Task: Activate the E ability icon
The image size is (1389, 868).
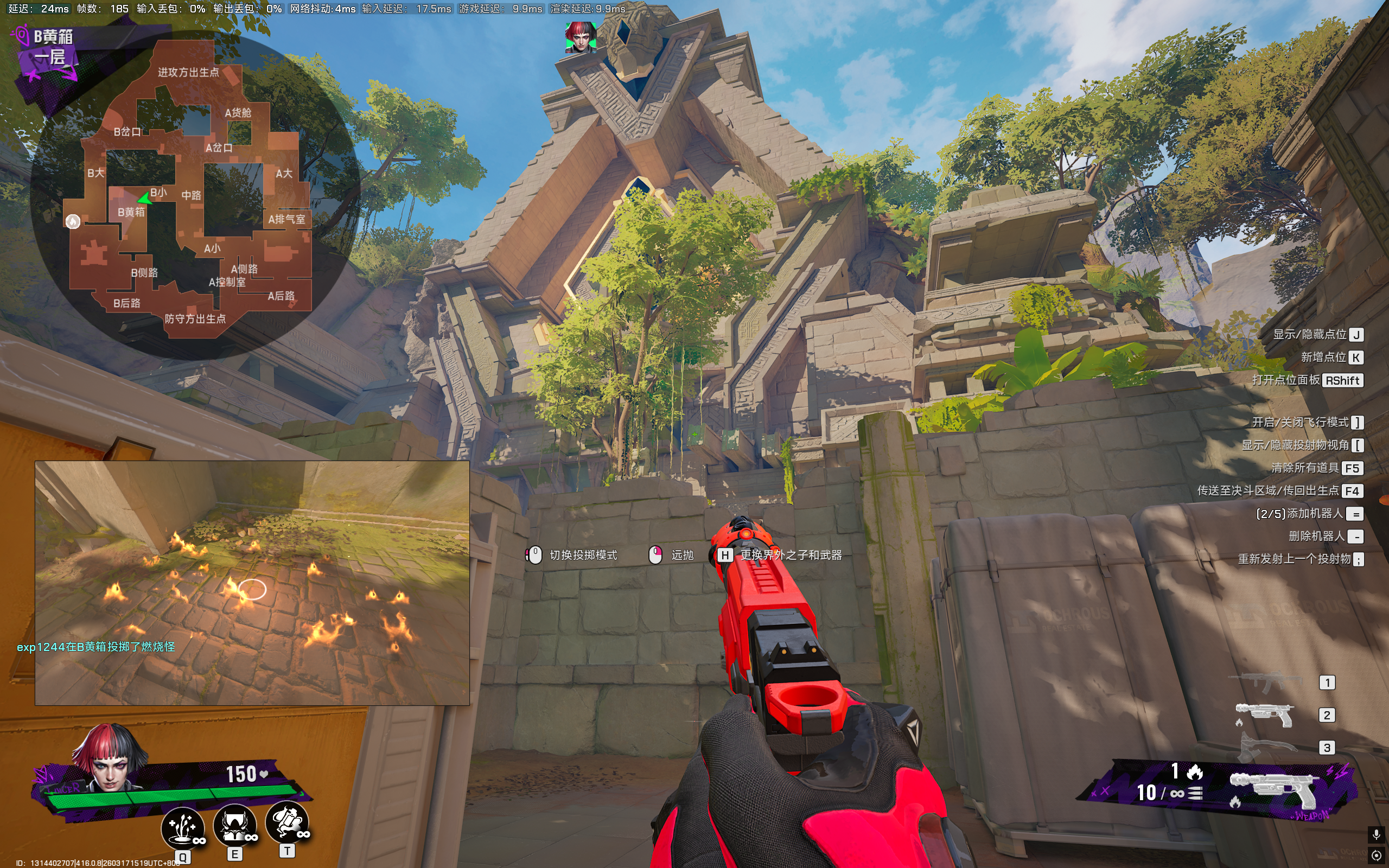Action: click(235, 825)
